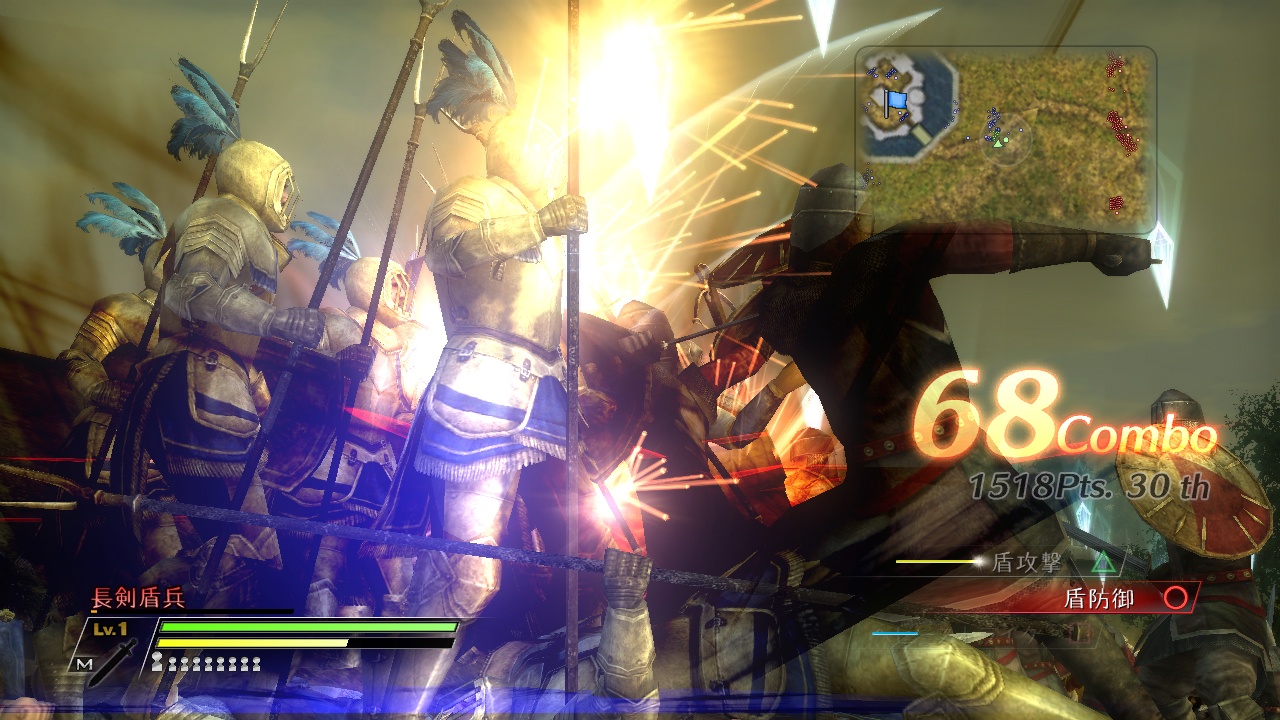Click the first soldier figure in squad roster
Screen dimensions: 1280x720
click(172, 665)
